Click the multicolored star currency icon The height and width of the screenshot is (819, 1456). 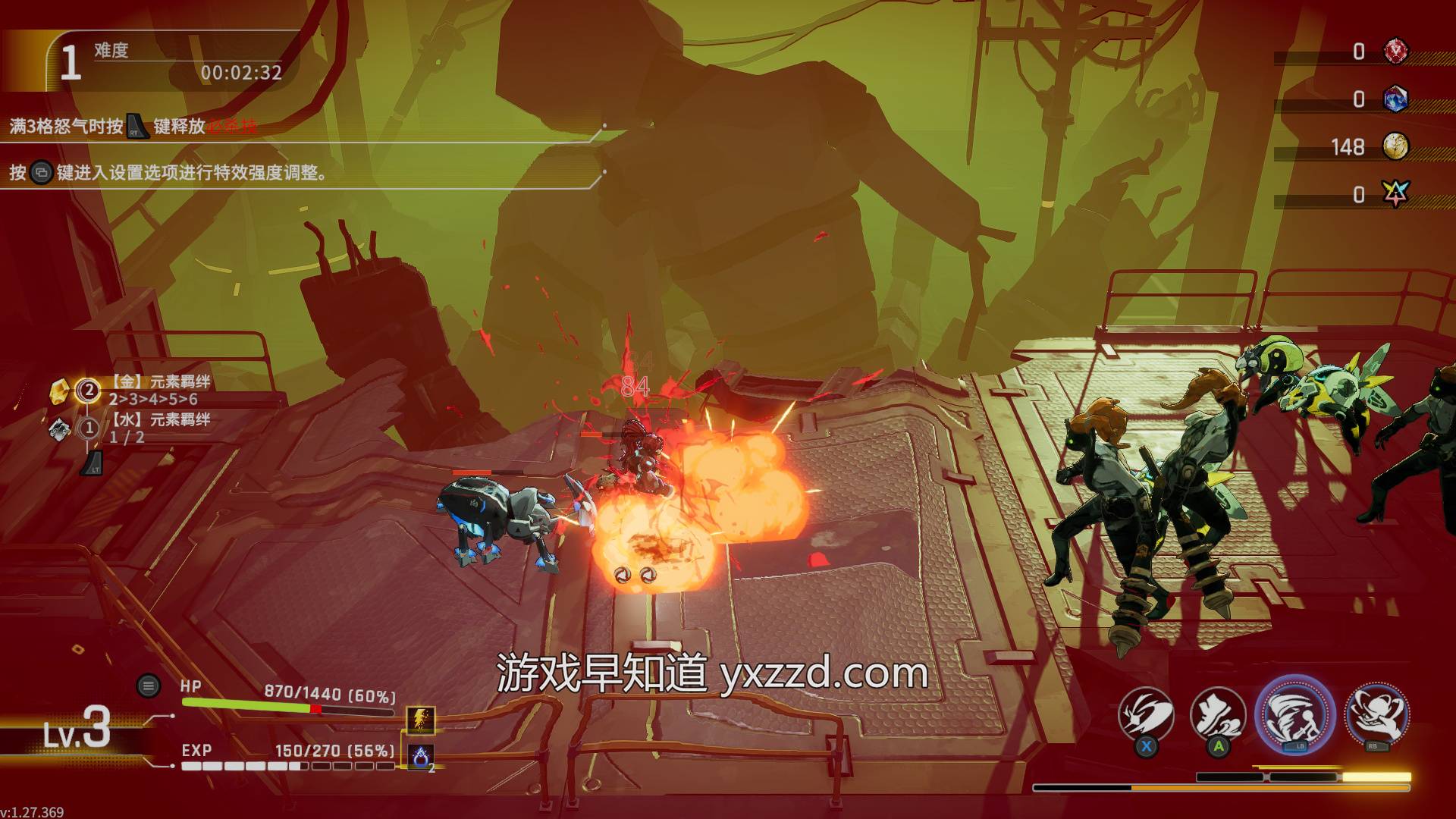pos(1395,194)
